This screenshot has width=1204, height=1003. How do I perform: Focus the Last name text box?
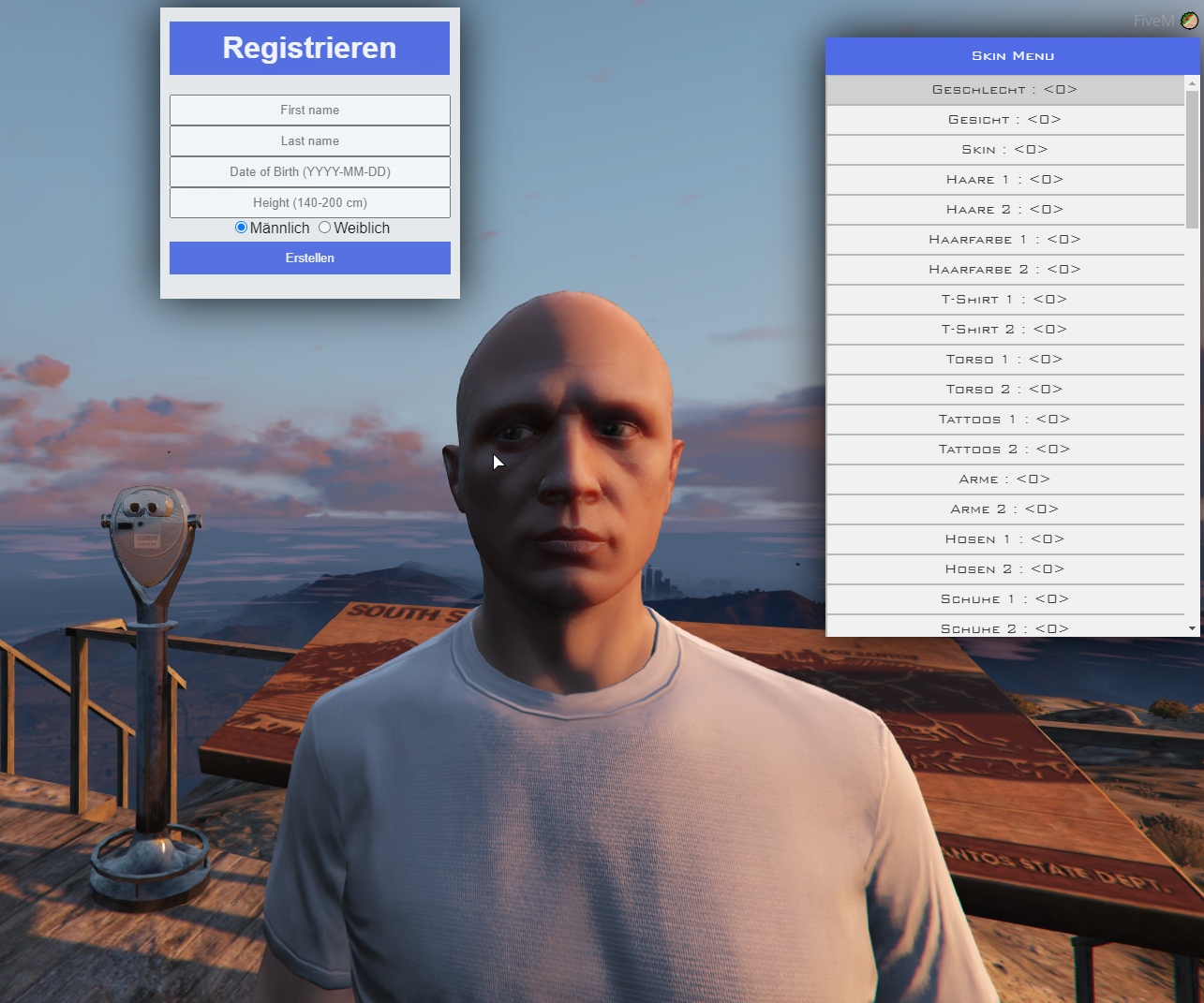pyautogui.click(x=309, y=140)
